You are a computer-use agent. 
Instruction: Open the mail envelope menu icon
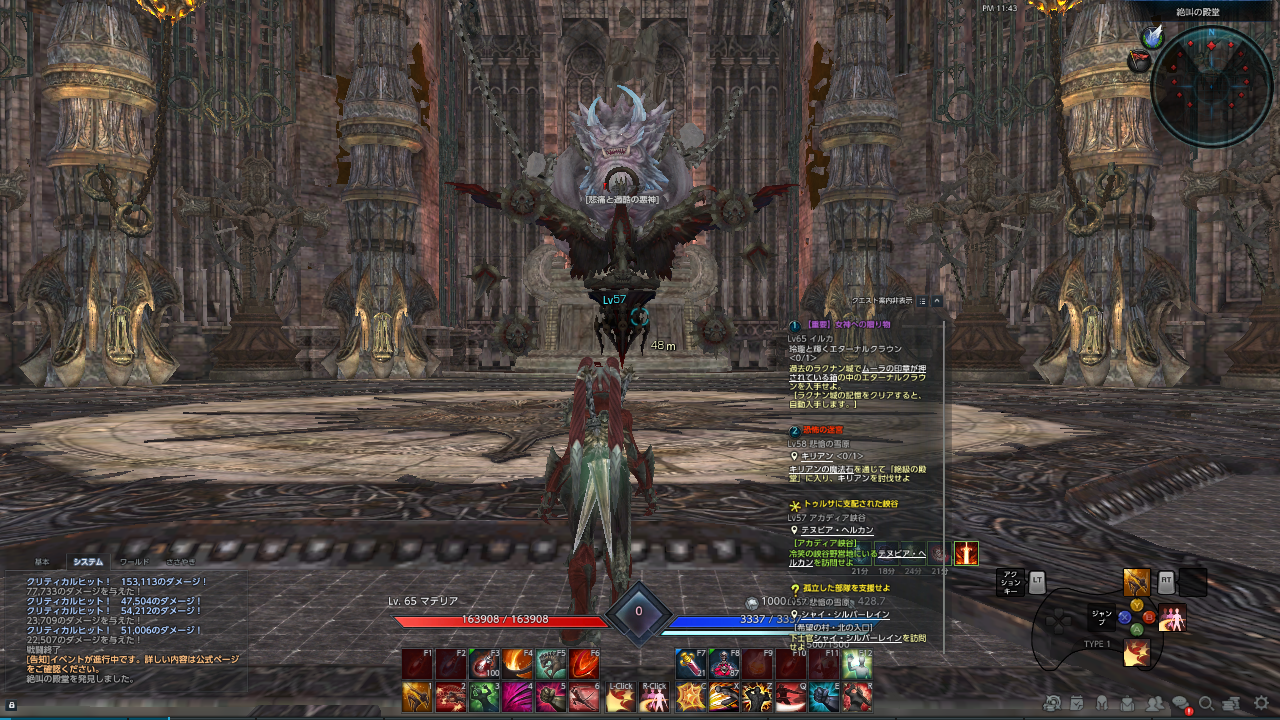(x=1128, y=704)
